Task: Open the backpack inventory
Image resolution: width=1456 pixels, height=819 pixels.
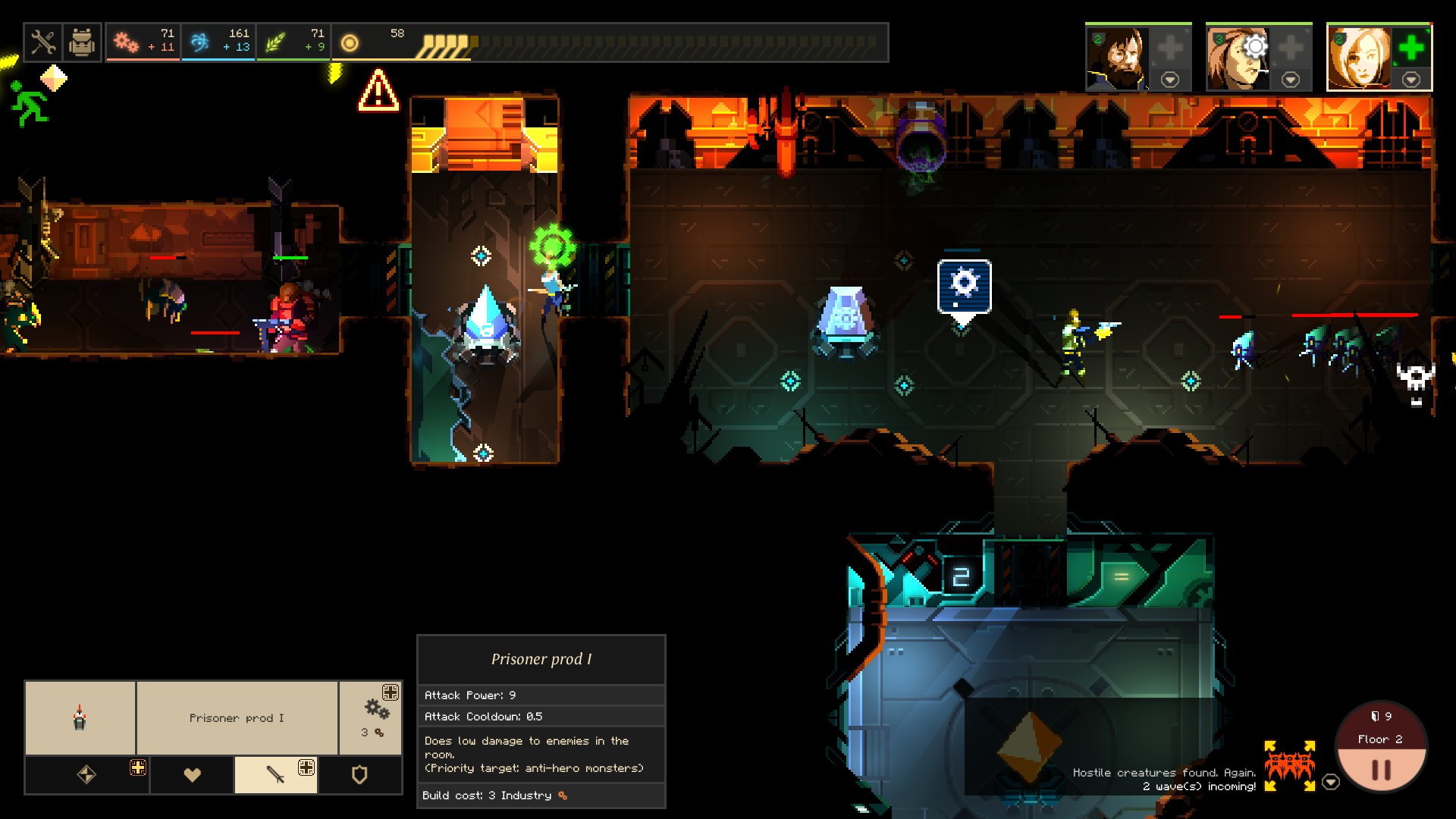Action: [x=81, y=42]
